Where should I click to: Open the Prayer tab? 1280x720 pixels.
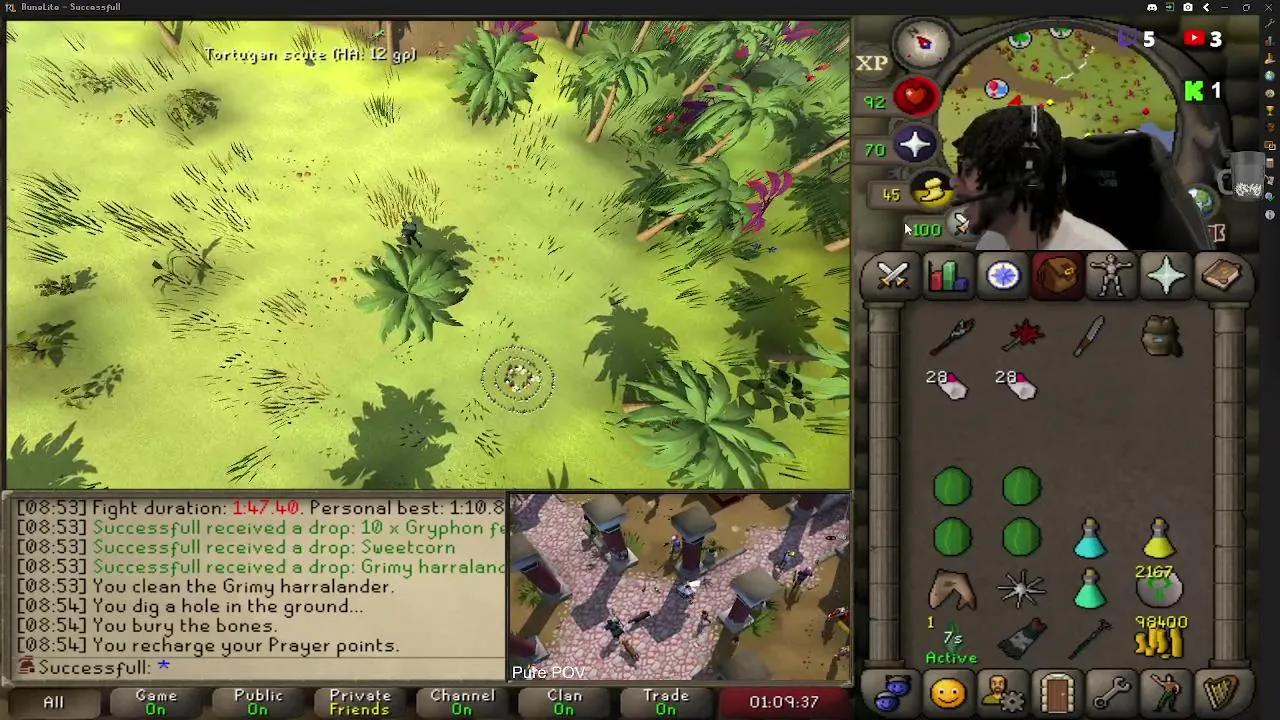tap(1167, 276)
